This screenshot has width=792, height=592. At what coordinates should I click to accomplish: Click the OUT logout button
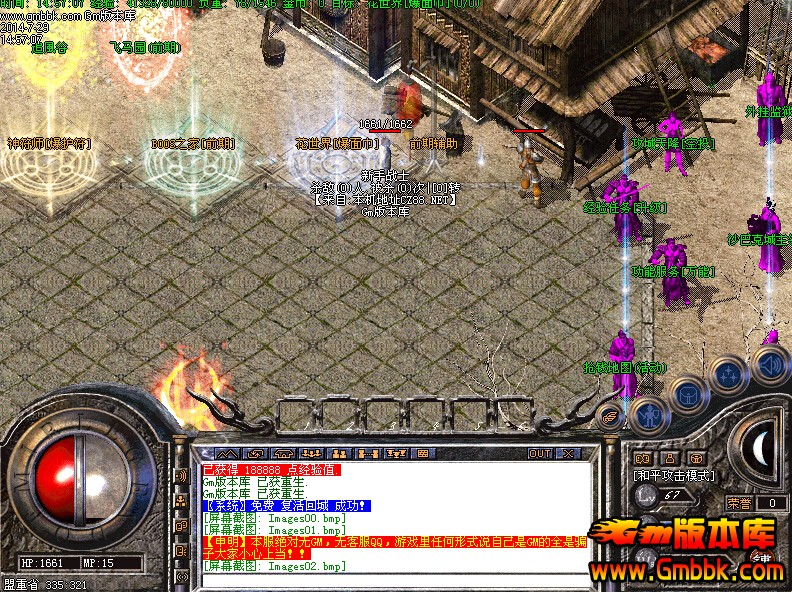click(540, 454)
